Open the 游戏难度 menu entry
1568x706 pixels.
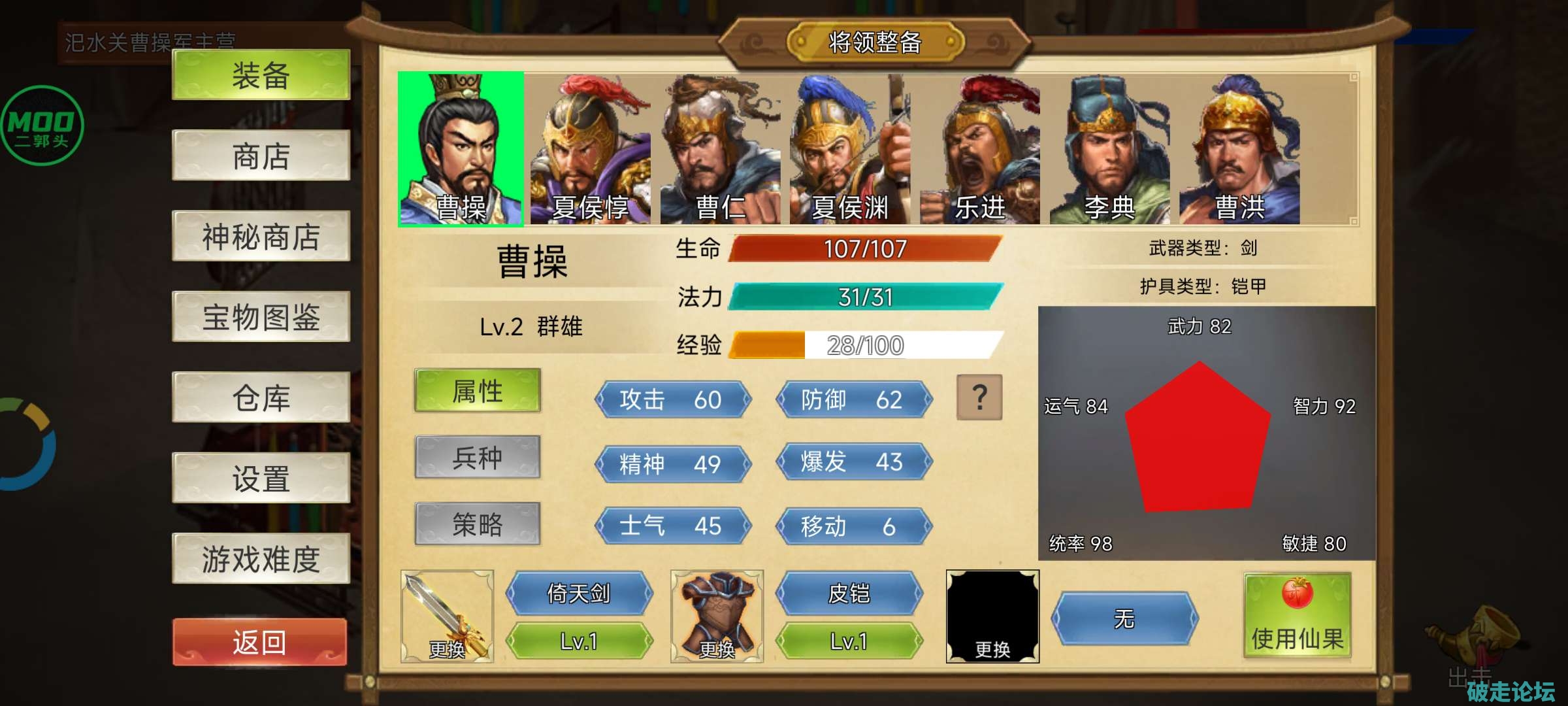tap(259, 559)
